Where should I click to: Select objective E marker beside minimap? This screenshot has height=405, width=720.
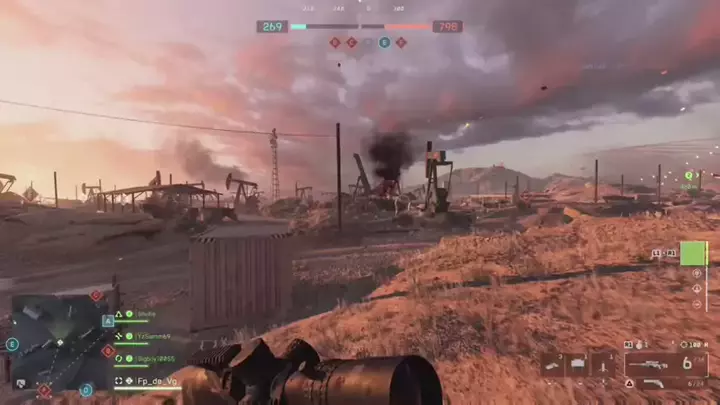click(12, 344)
